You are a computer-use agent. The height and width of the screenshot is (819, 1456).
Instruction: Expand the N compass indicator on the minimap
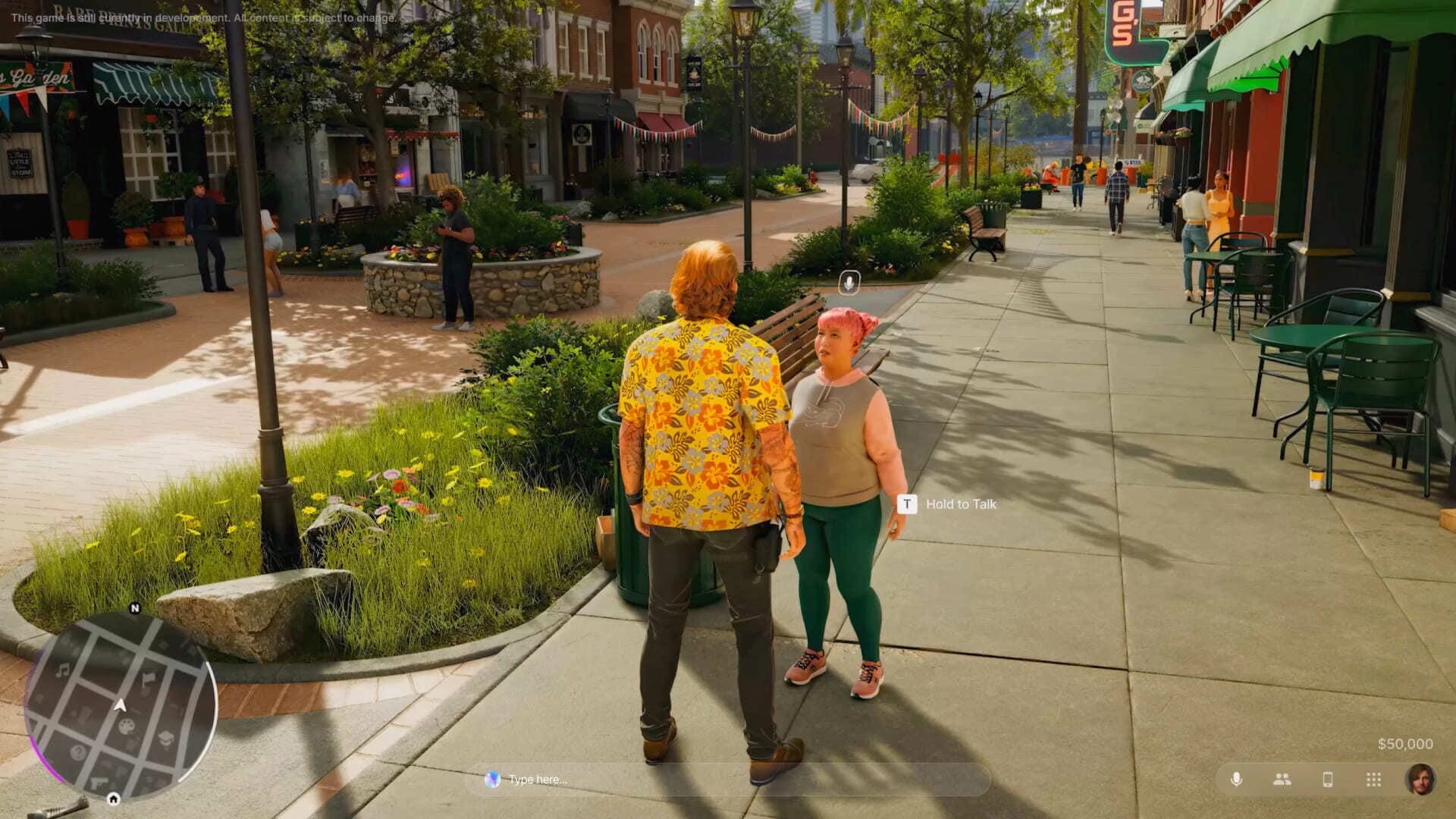click(x=136, y=606)
